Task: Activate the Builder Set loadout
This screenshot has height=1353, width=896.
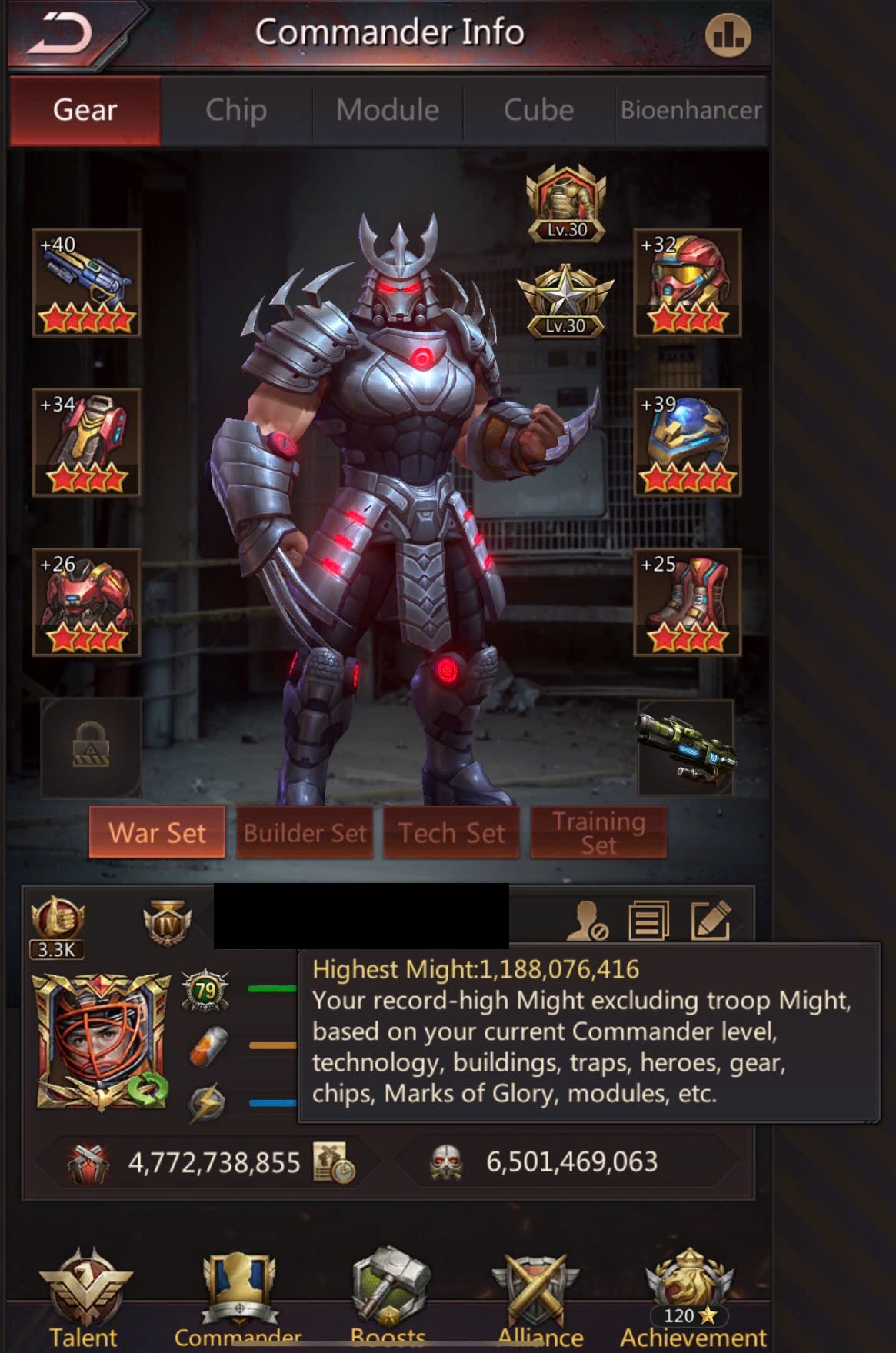Action: (305, 832)
